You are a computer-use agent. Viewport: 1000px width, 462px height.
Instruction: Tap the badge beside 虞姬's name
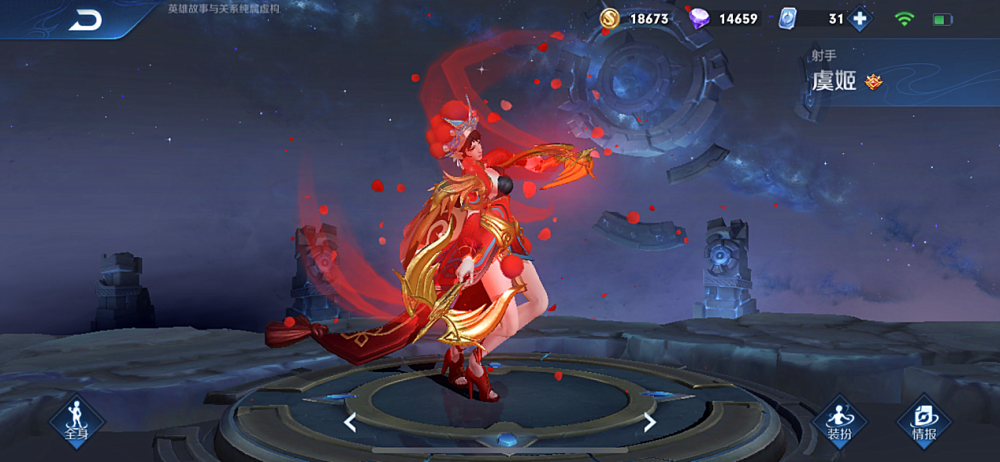pos(873,83)
